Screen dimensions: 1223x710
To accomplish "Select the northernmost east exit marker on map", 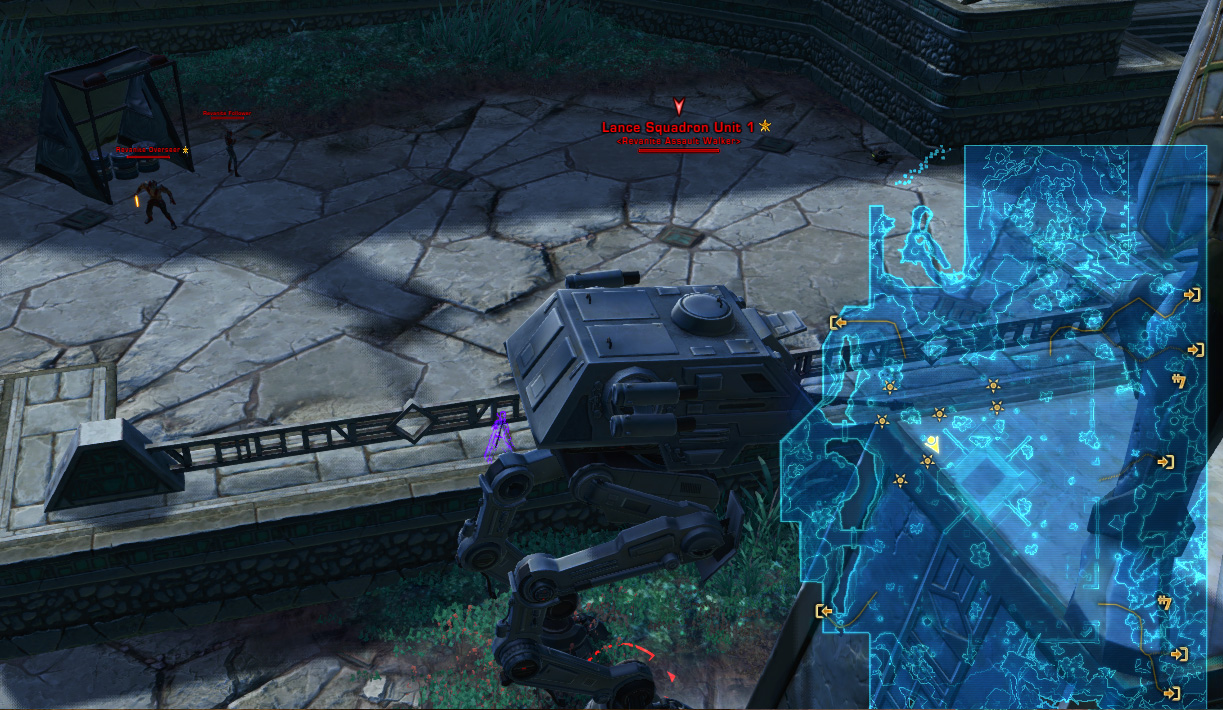I will click(1192, 295).
